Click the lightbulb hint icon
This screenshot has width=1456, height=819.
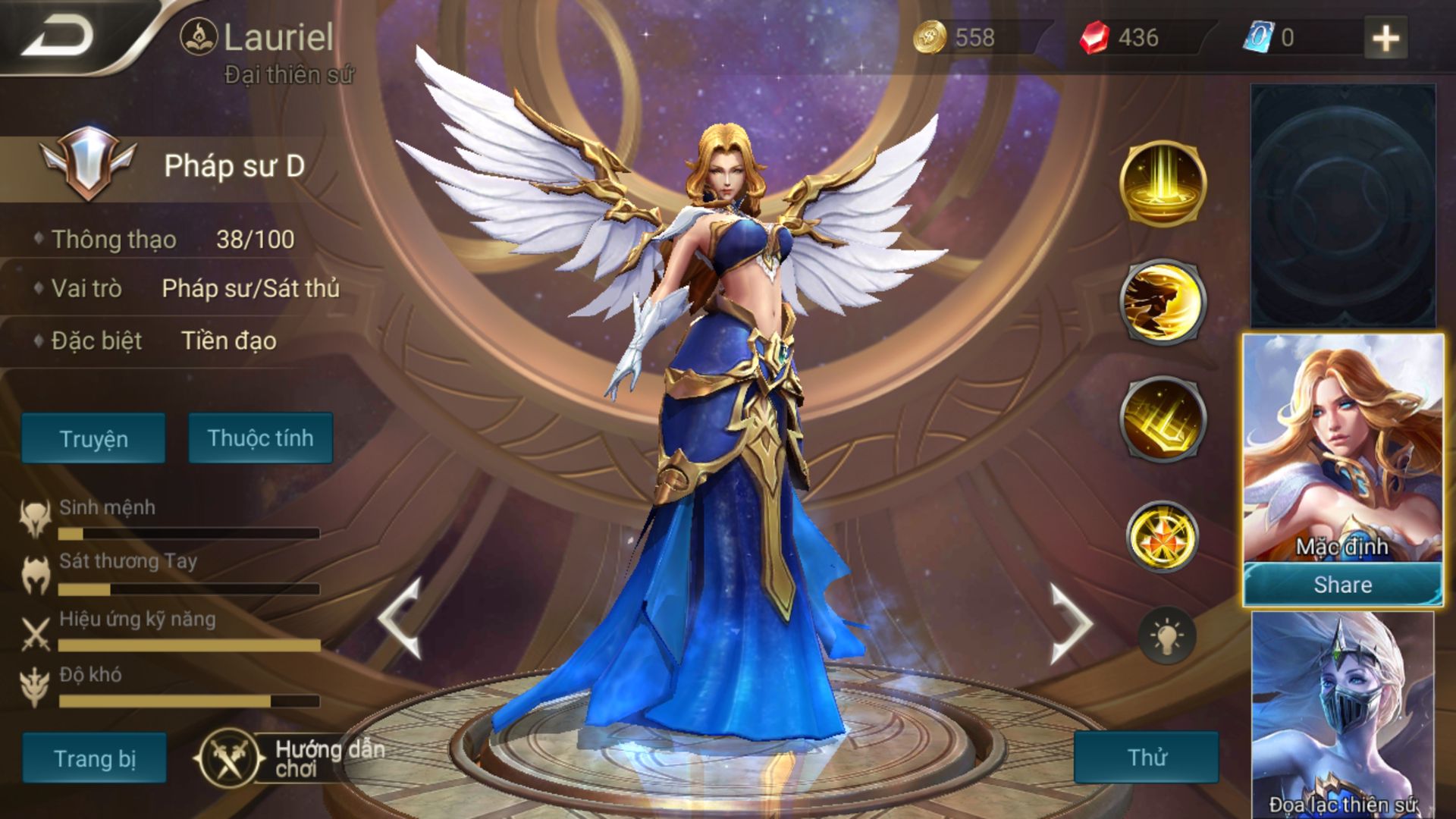(1167, 635)
